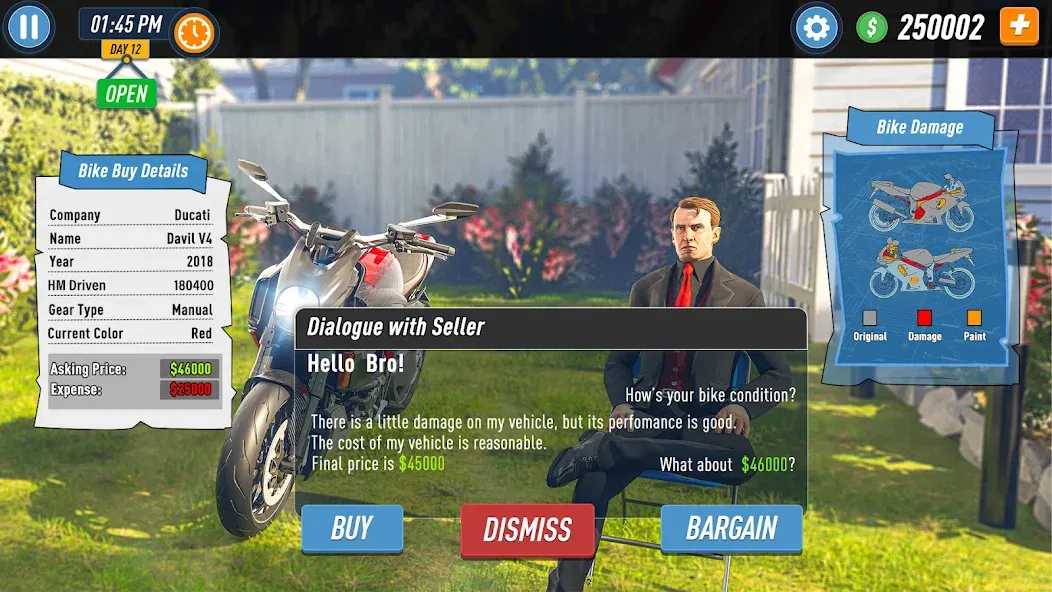
Task: Click the green OPEN shop sign
Action: pos(127,94)
